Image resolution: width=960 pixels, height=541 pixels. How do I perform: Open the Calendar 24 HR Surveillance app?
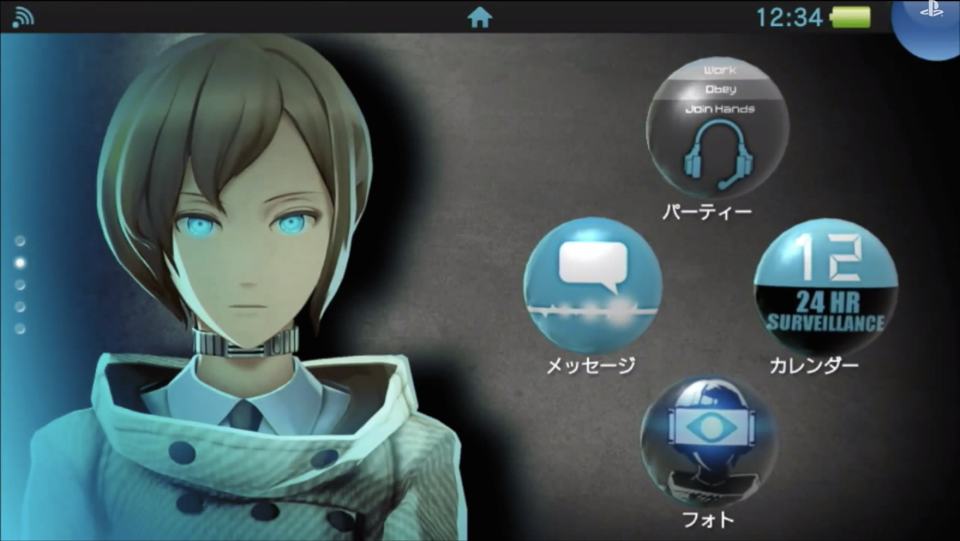point(825,287)
